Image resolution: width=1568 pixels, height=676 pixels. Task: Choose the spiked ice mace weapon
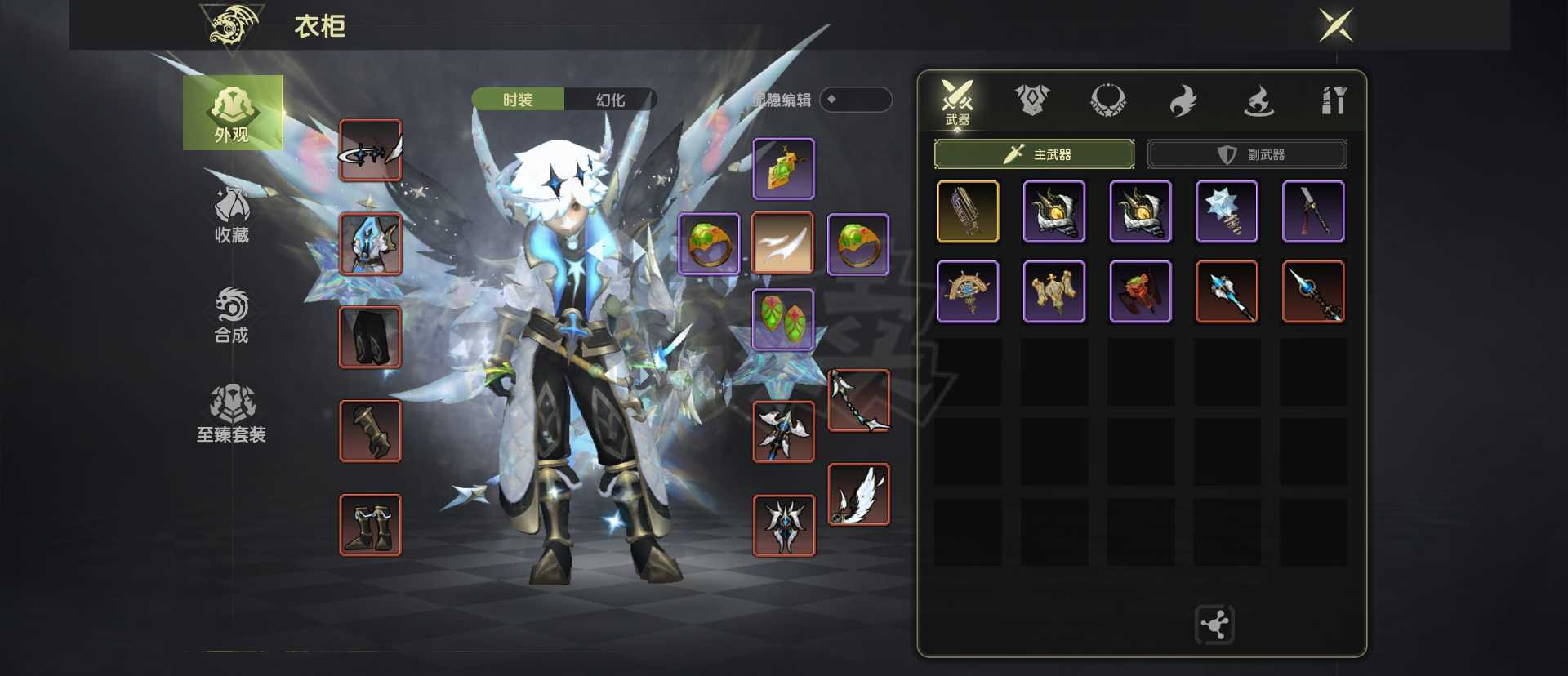tap(1227, 211)
